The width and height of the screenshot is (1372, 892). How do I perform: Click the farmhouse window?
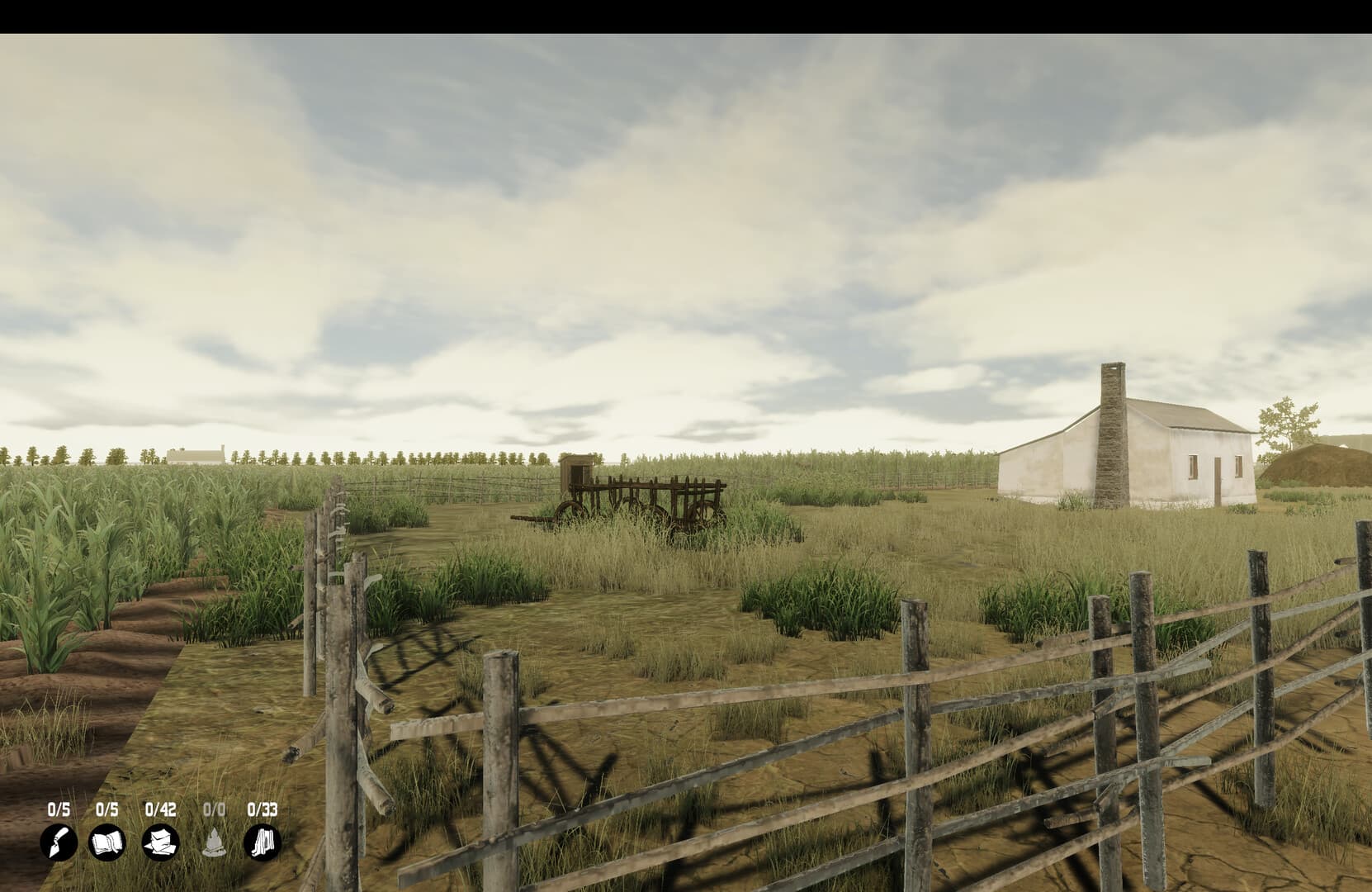point(1192,467)
